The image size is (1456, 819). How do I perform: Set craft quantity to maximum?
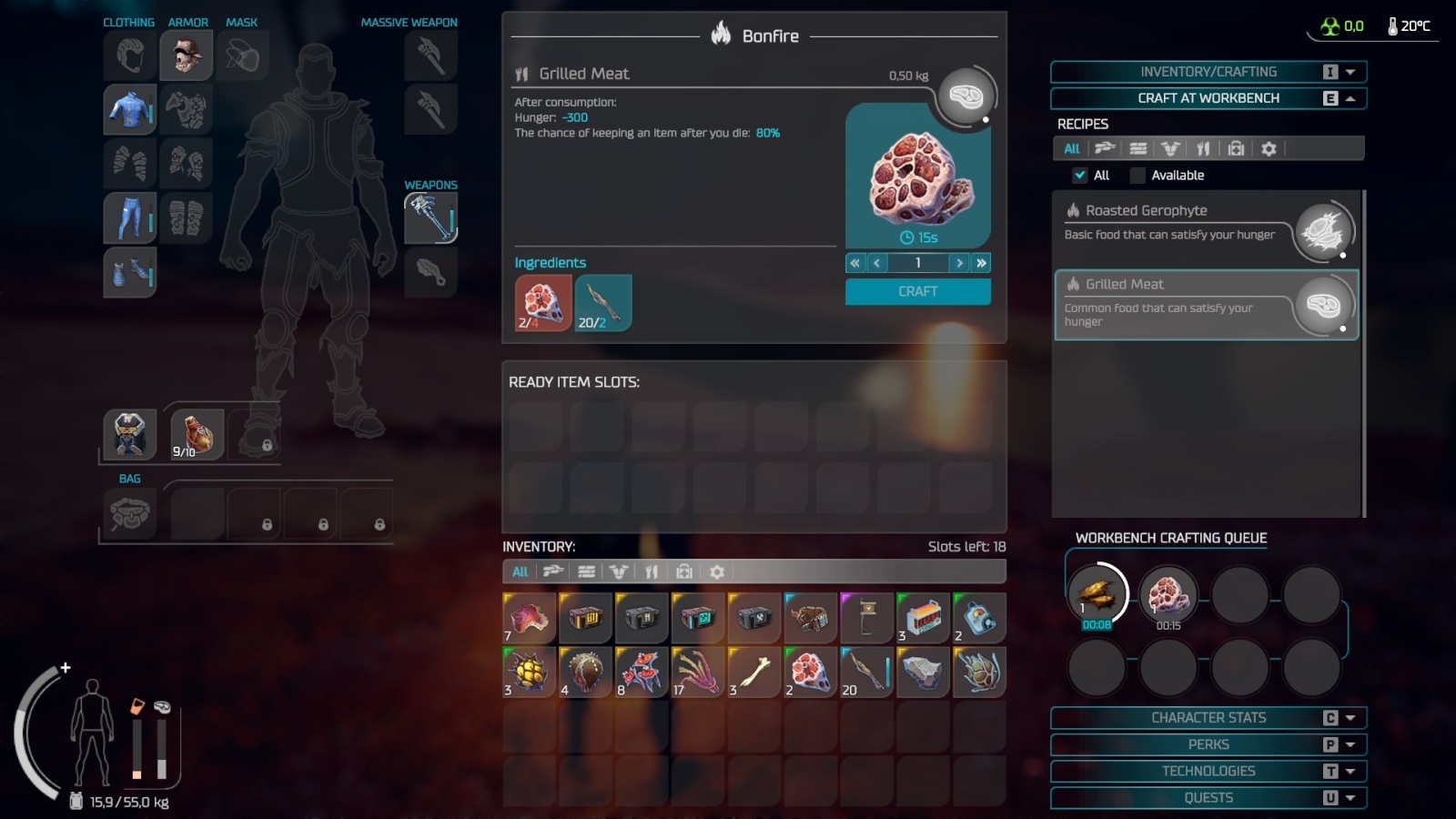[981, 263]
